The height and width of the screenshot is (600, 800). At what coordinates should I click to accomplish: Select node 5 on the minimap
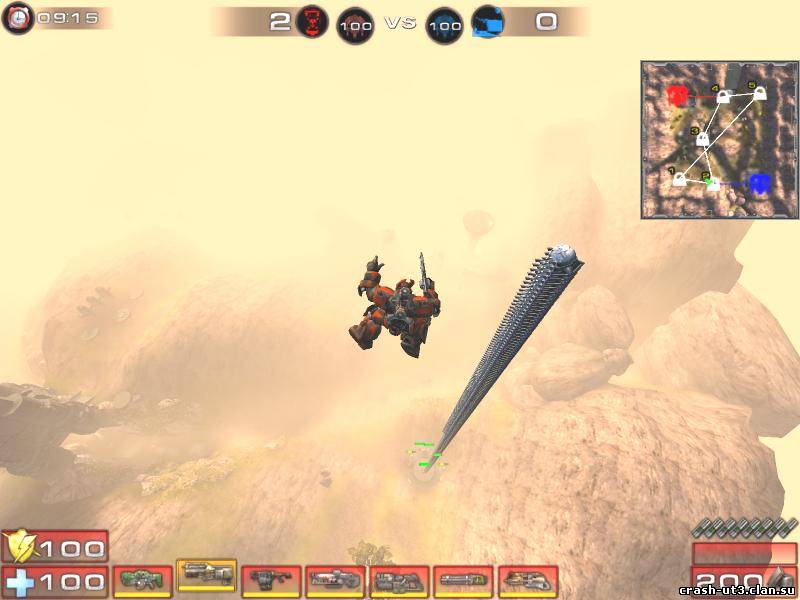coord(759,94)
